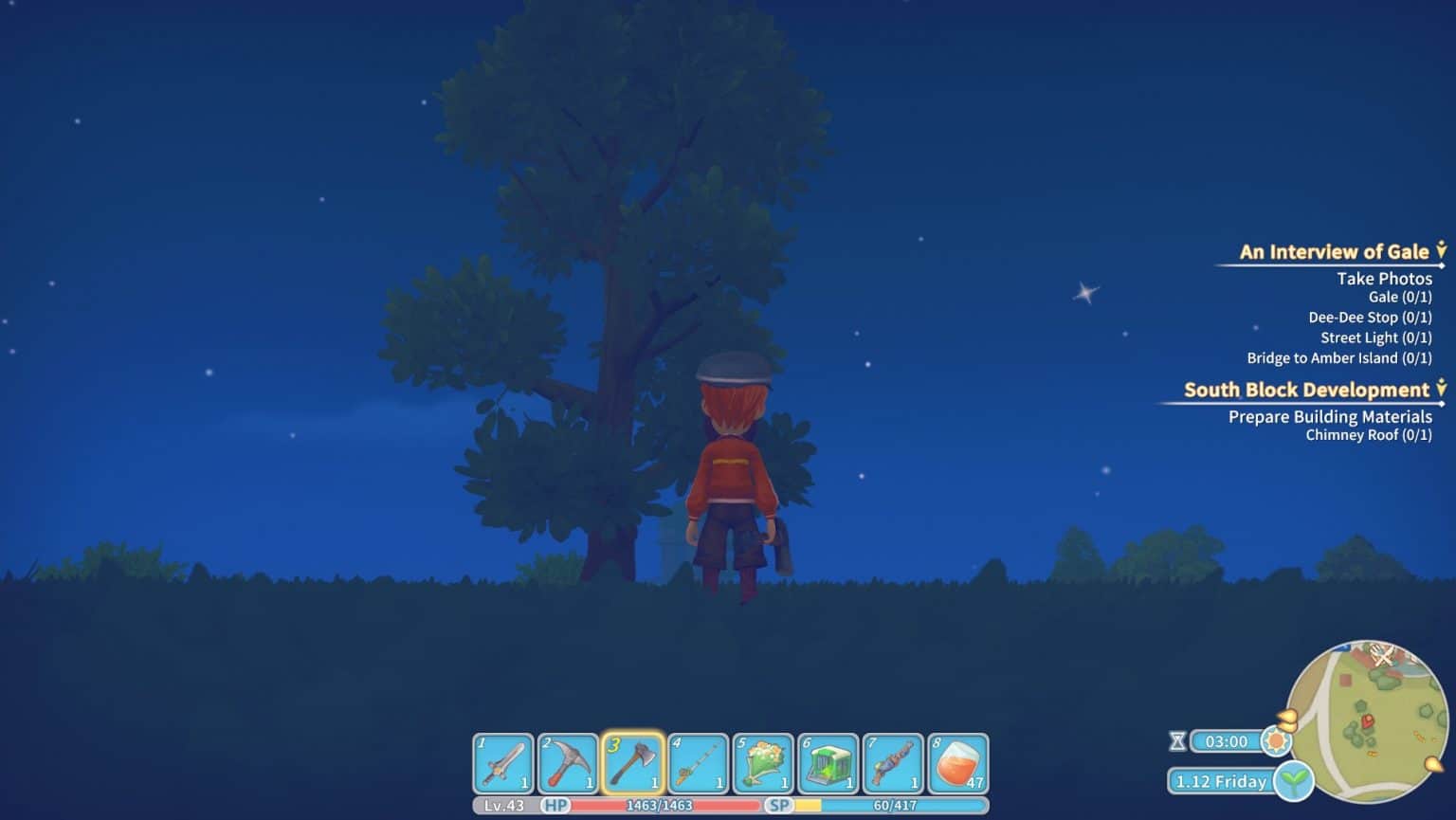
Task: Select the South Block Development quest title
Action: pos(1306,389)
